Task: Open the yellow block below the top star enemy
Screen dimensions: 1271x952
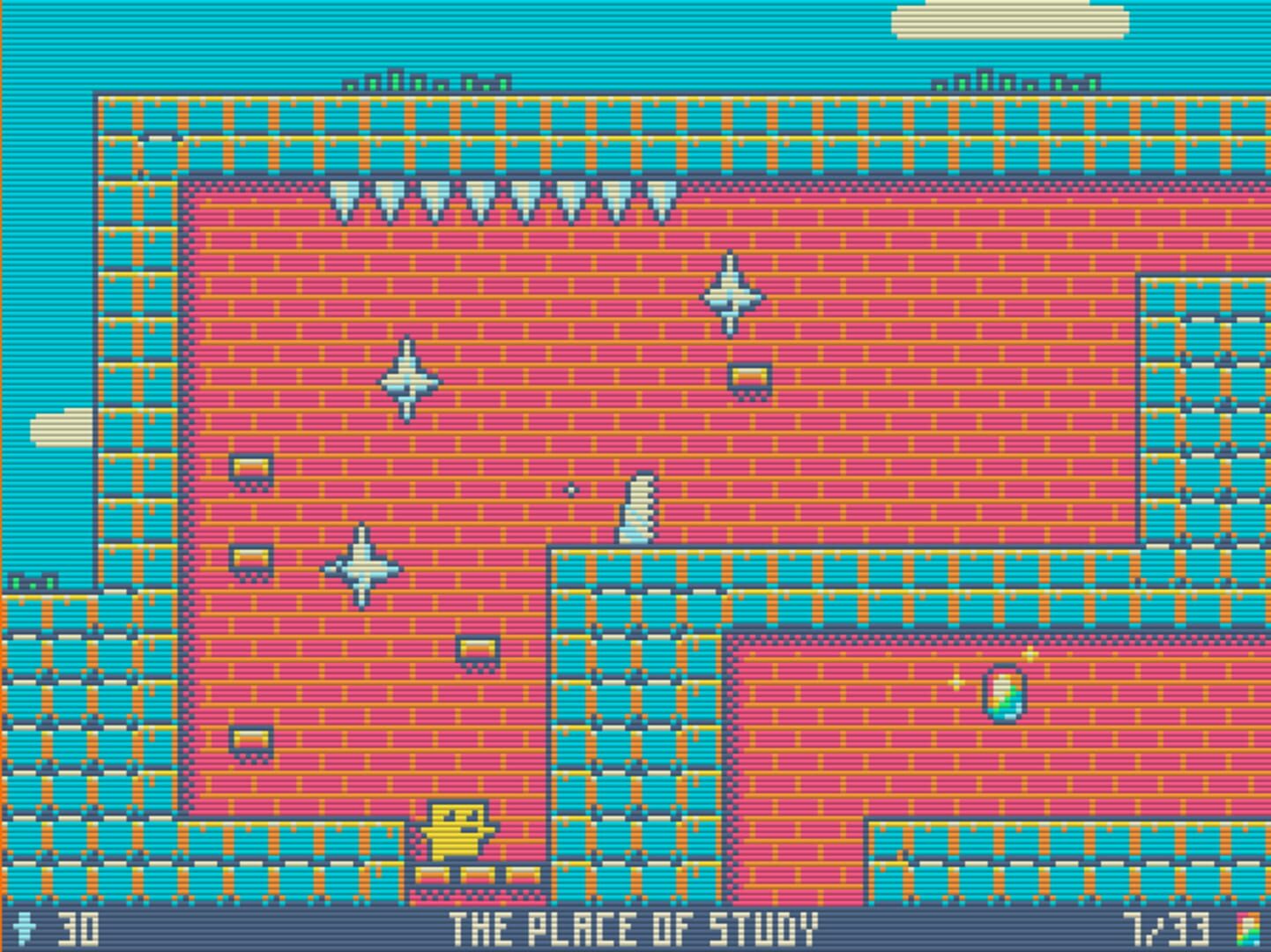Action: click(748, 374)
